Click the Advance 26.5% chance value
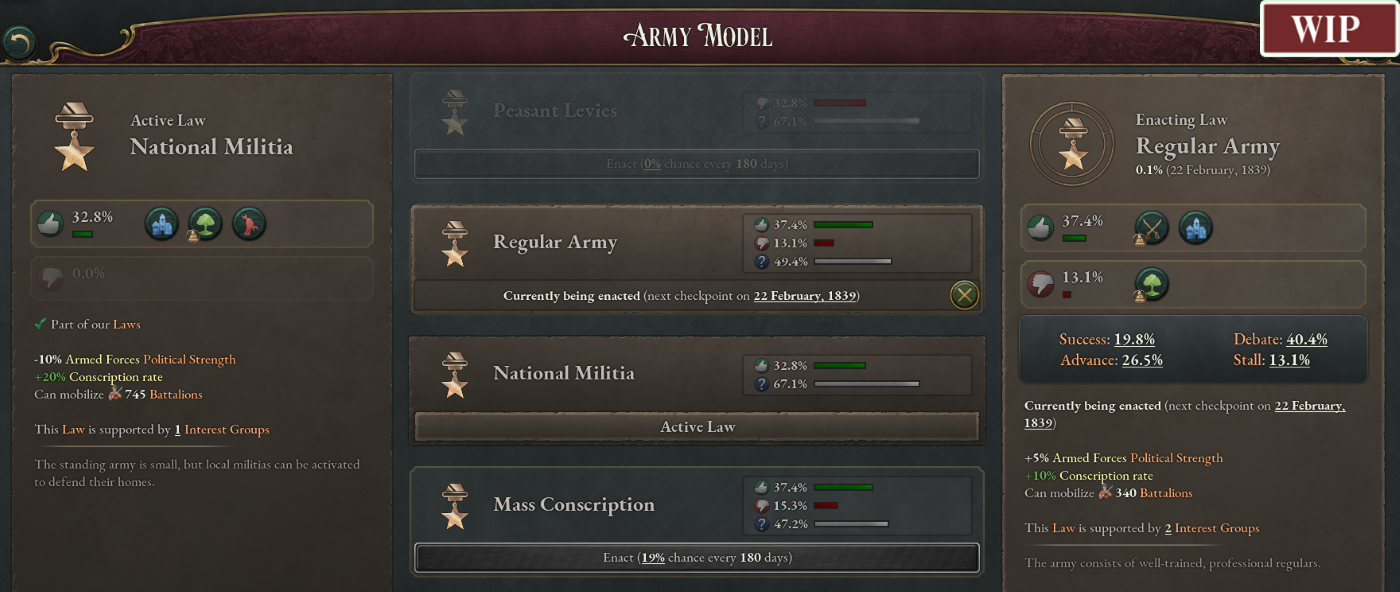This screenshot has height=592, width=1400. [1141, 360]
